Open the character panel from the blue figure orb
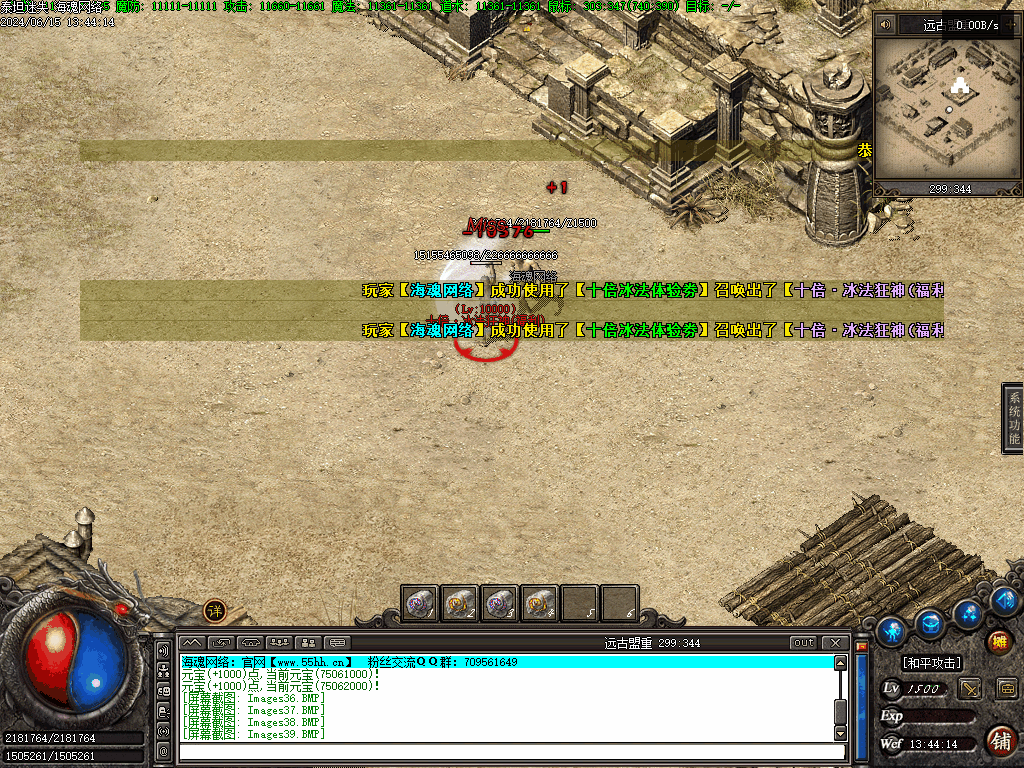Viewport: 1024px width, 768px height. coord(891,630)
